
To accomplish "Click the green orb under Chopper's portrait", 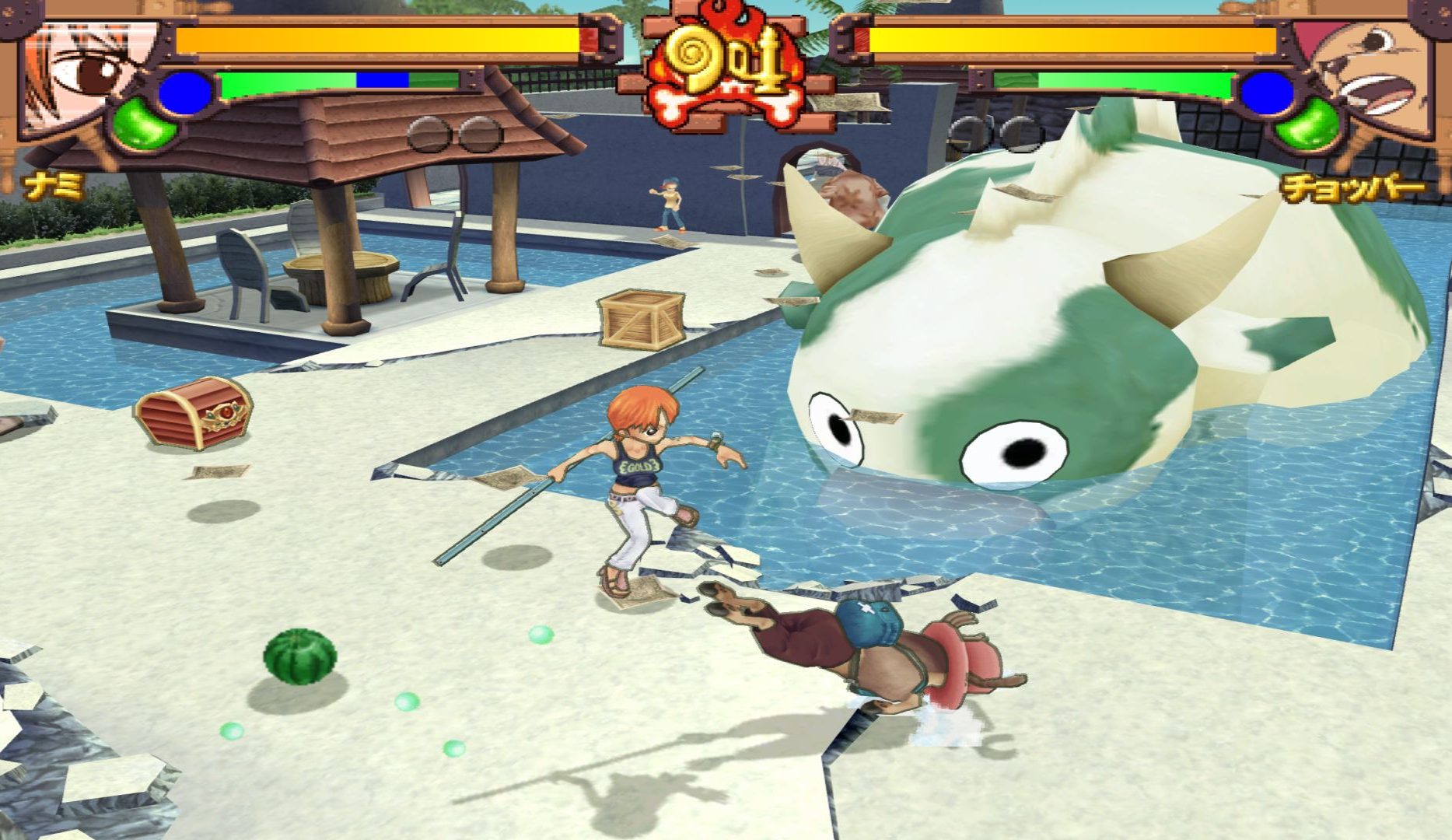I will click(1308, 124).
